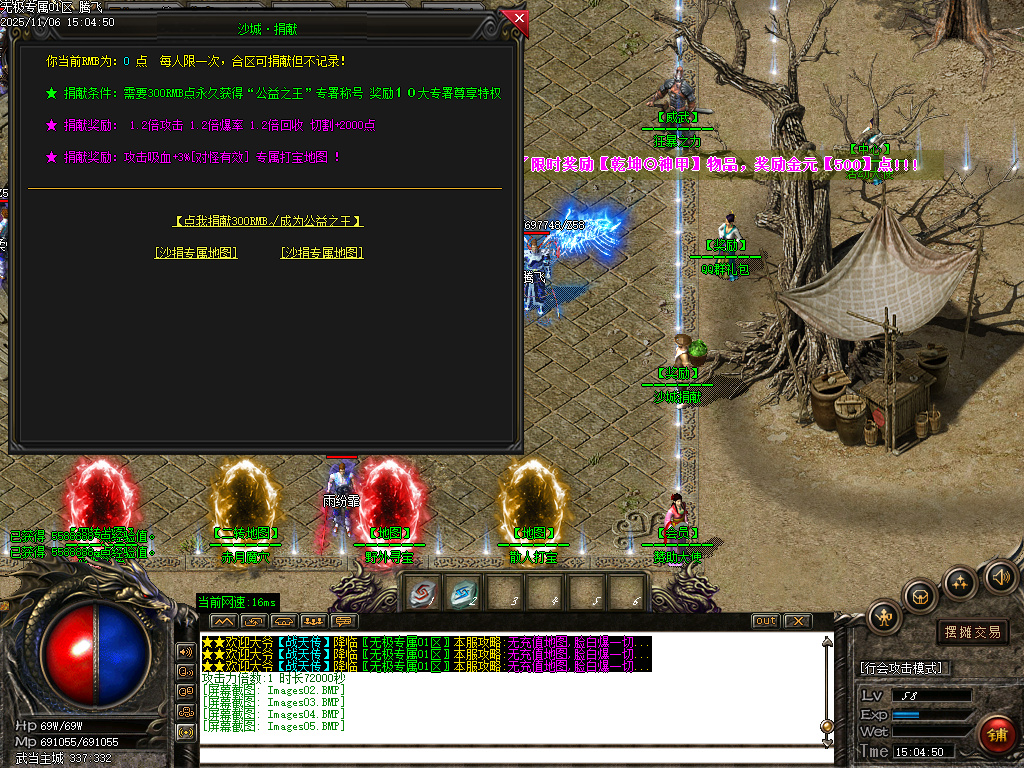Open the character equipment icon

point(885,617)
